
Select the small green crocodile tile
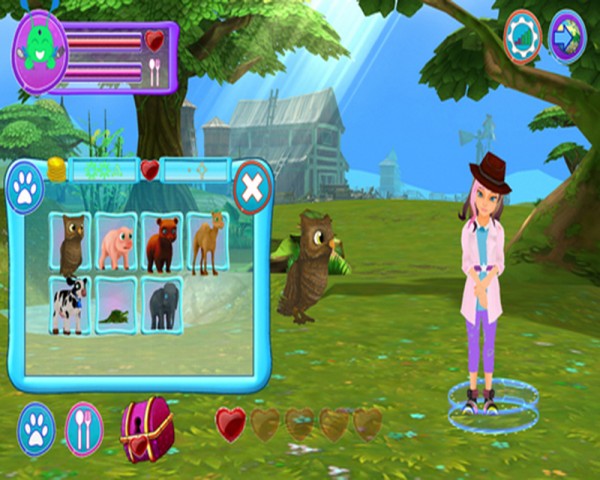coord(116,306)
